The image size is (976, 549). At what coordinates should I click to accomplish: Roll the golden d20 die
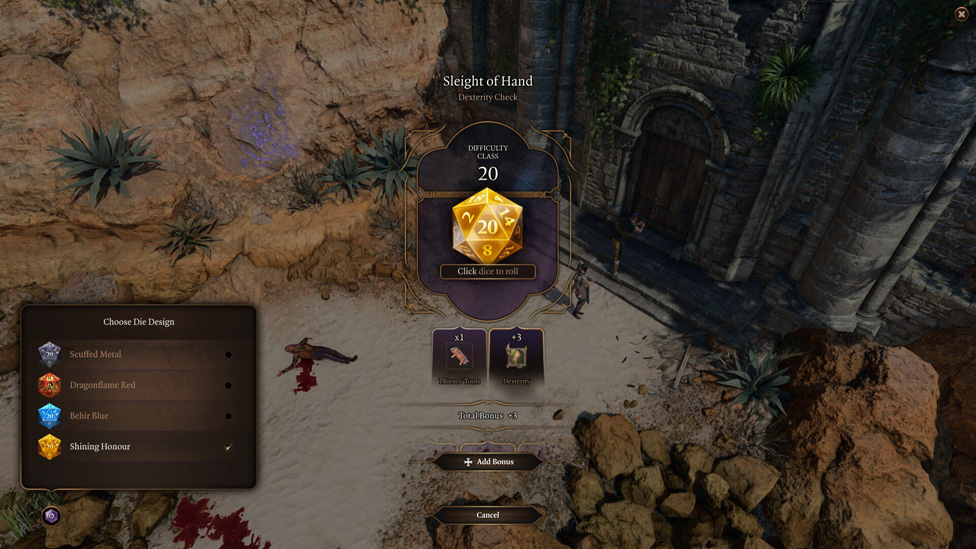[487, 226]
